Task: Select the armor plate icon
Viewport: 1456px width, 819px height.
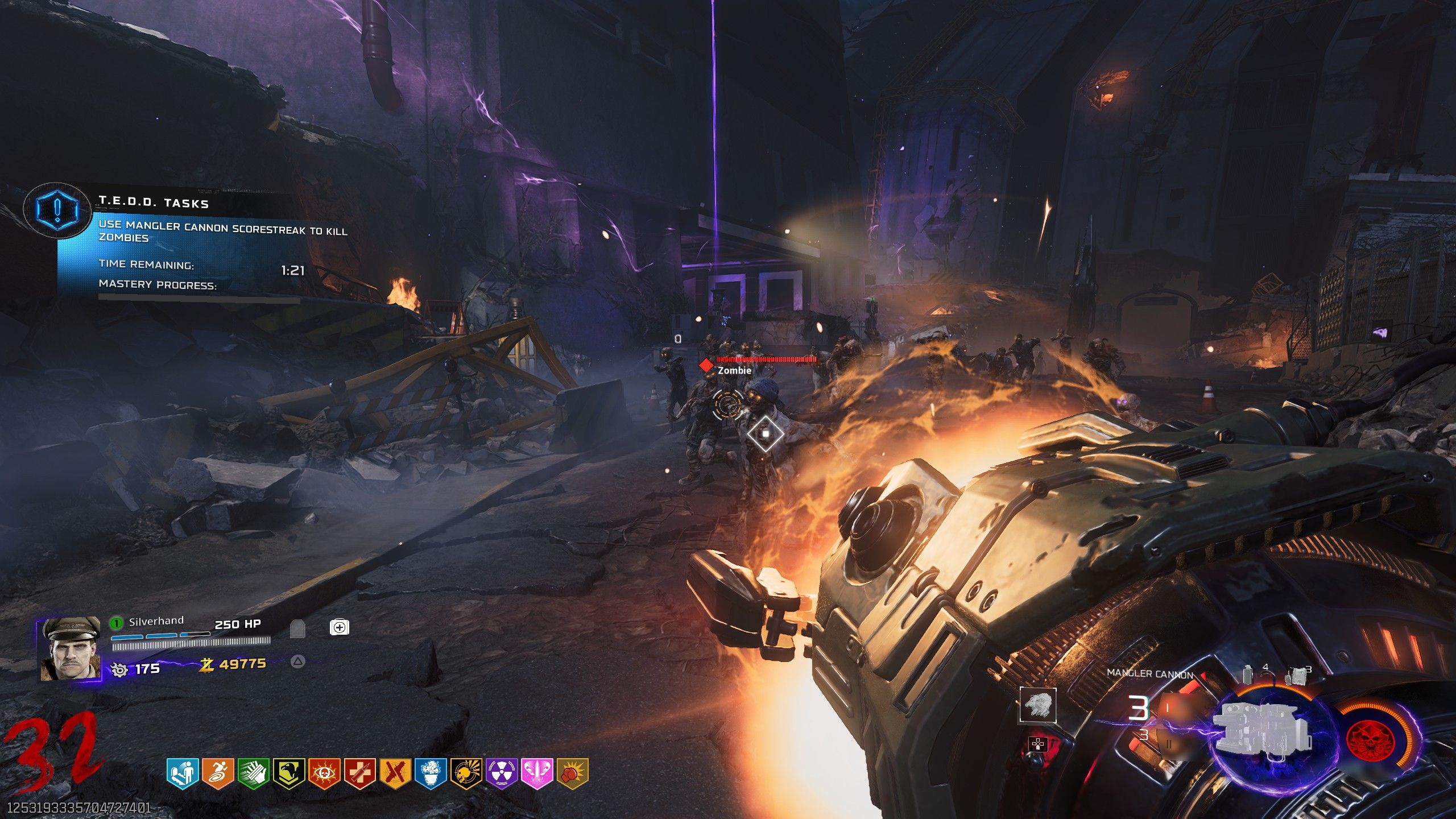Action: [297, 628]
